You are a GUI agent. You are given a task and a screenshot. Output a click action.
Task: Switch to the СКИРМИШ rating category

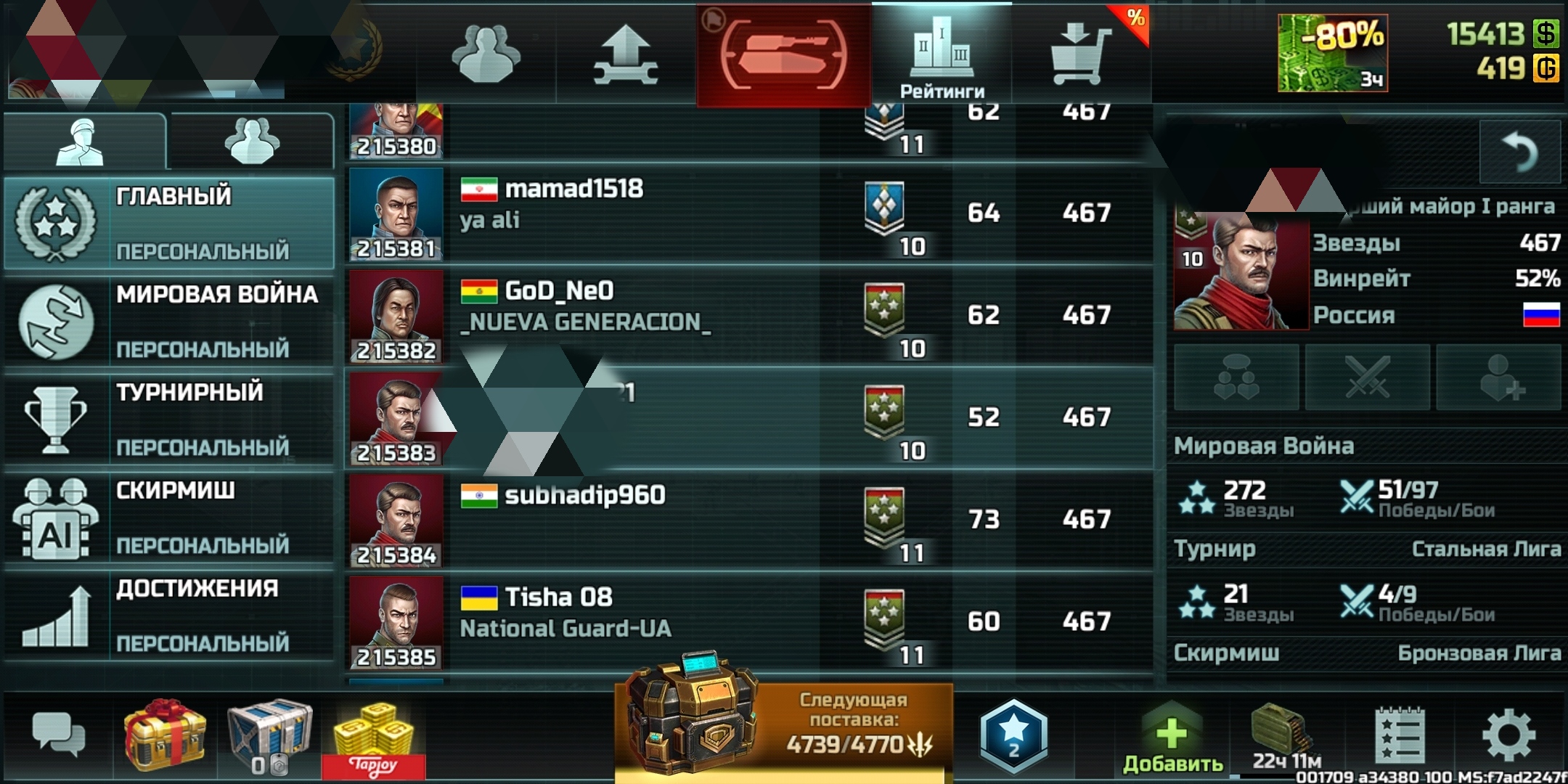(170, 517)
